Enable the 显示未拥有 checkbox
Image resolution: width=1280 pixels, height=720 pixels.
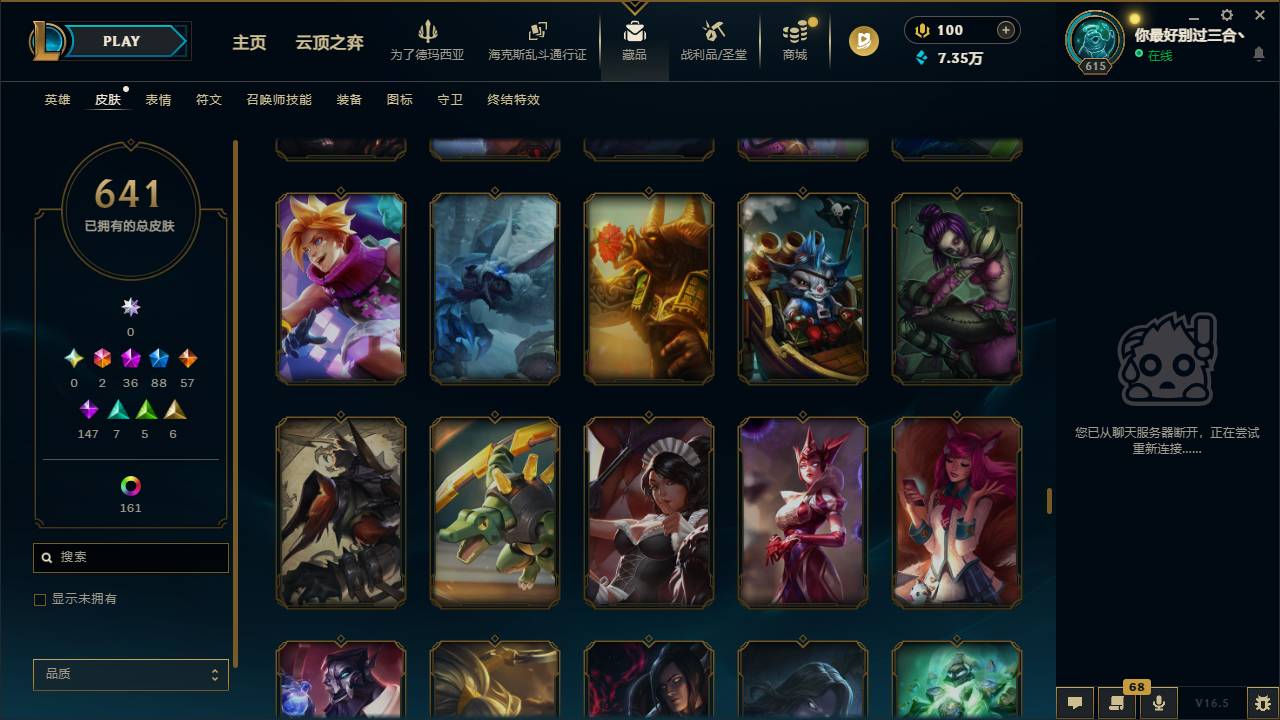40,599
